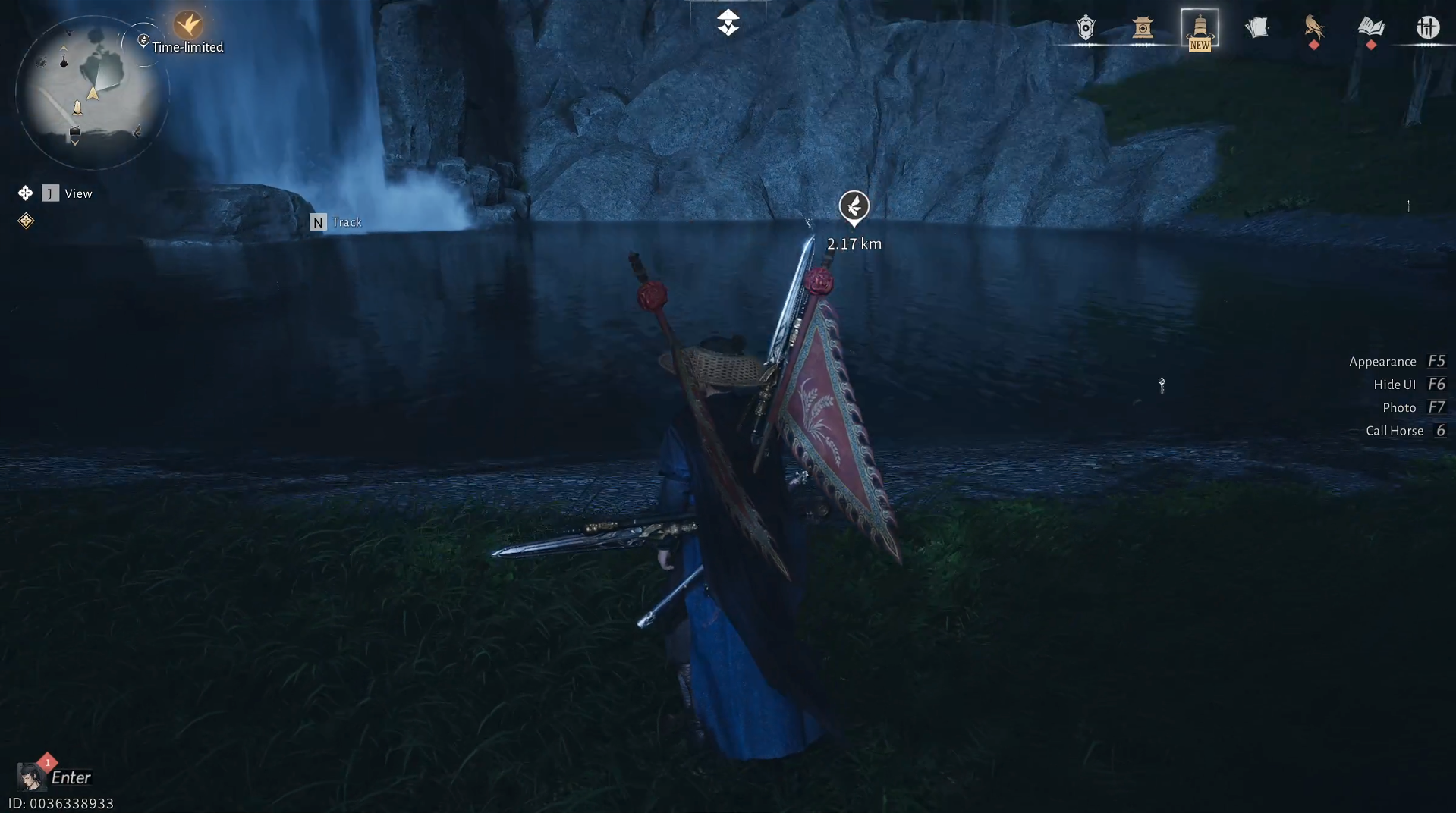Open the book/journal icon with red marker
The image size is (1456, 813).
[1370, 30]
